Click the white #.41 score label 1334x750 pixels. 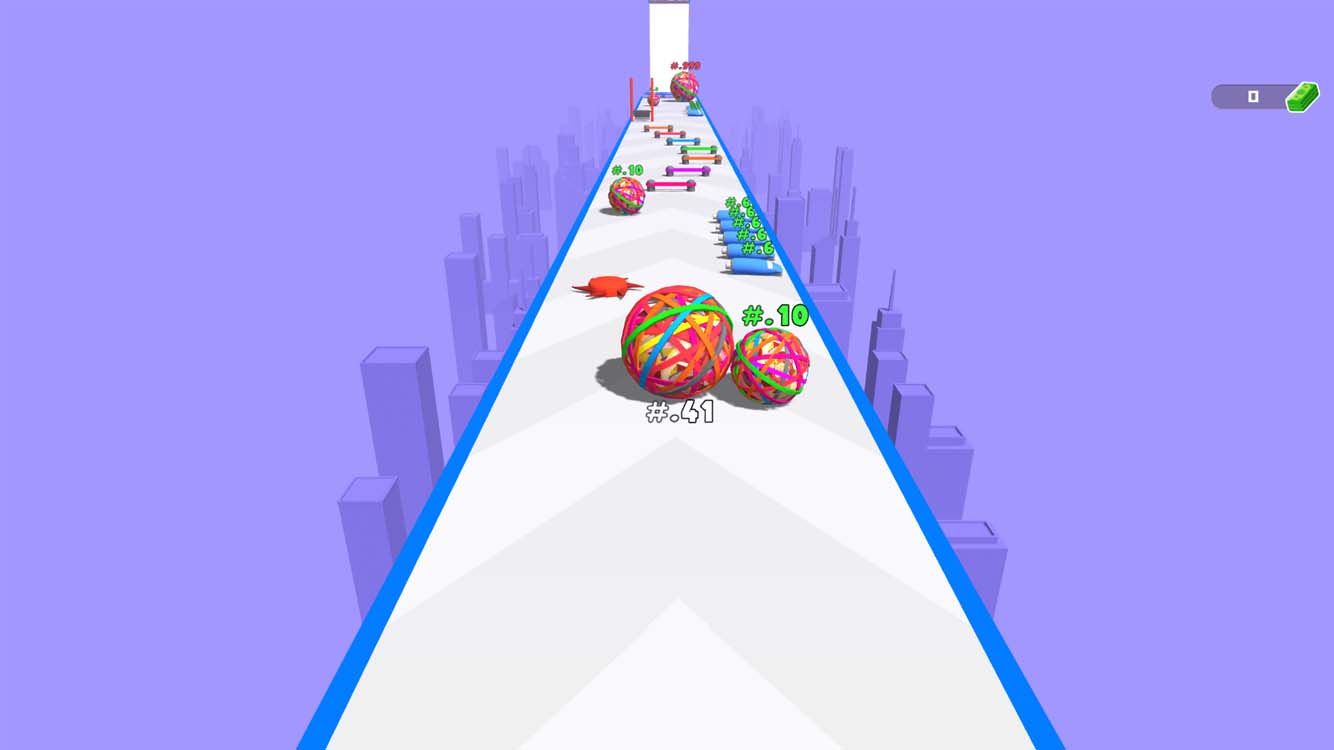681,408
